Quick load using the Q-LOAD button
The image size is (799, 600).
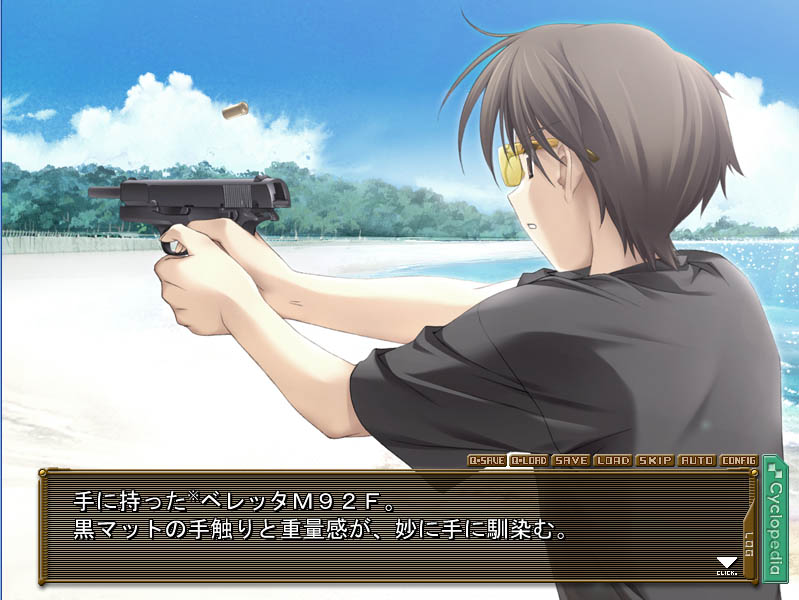[529, 460]
